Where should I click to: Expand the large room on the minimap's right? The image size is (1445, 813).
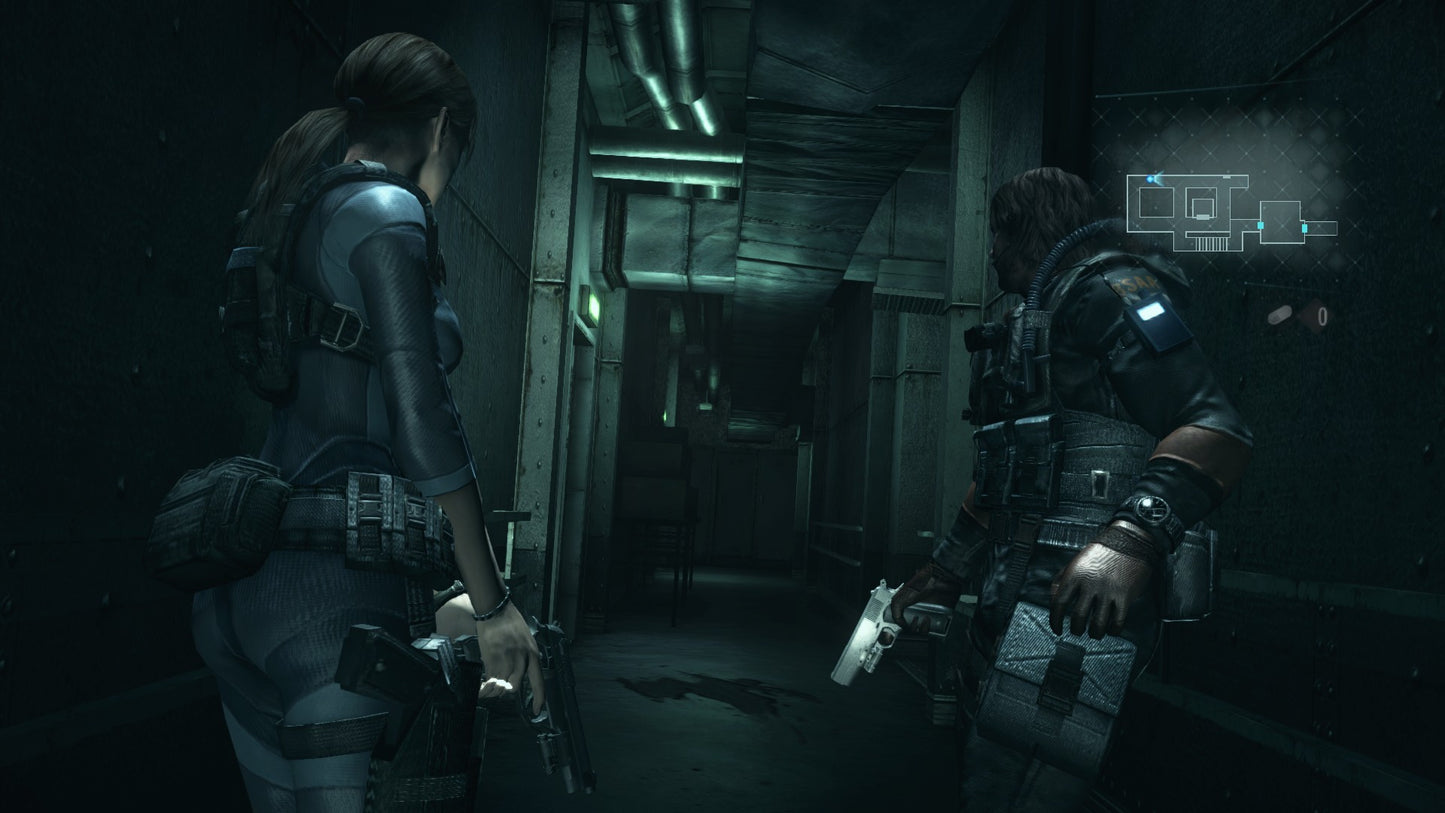pyautogui.click(x=1282, y=222)
